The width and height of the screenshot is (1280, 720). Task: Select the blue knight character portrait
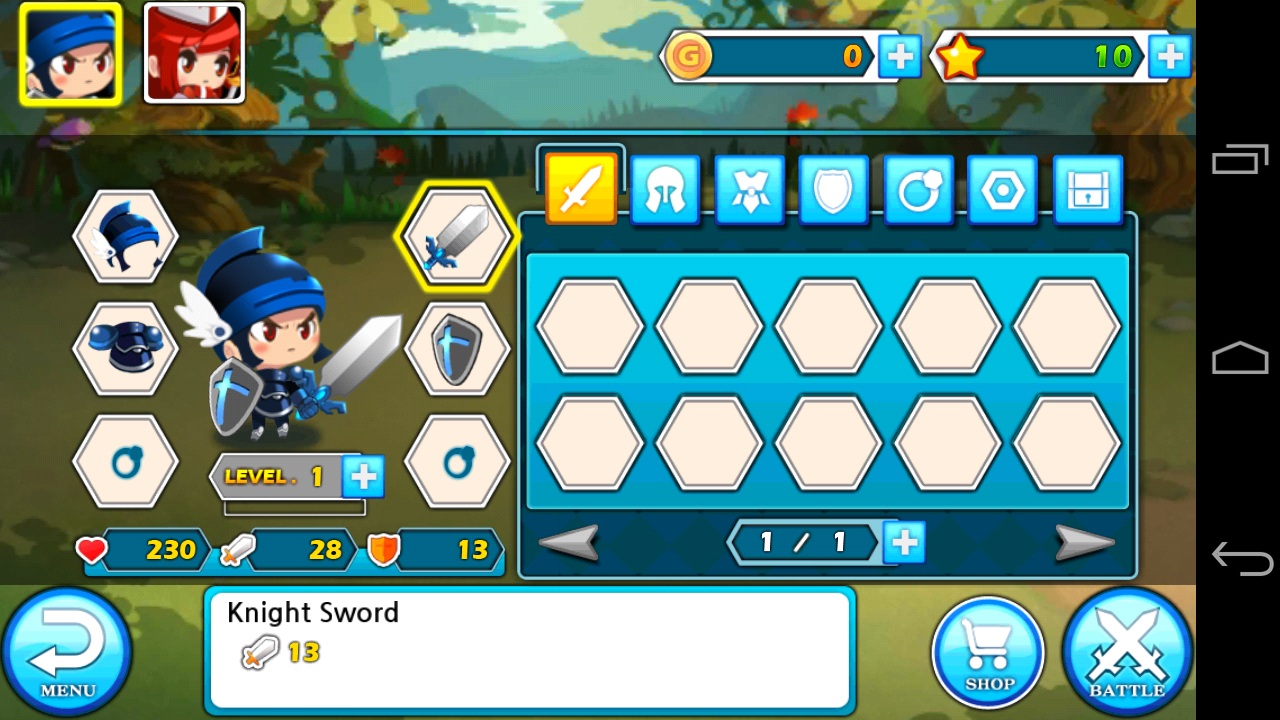[x=71, y=54]
